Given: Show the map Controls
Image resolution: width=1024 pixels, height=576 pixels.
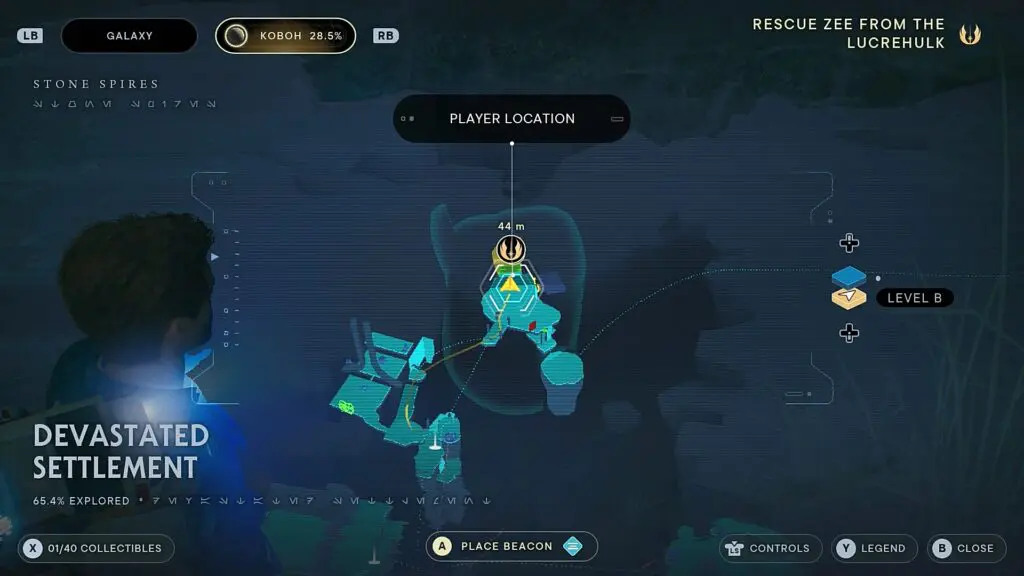Looking at the screenshot, I should coord(768,548).
